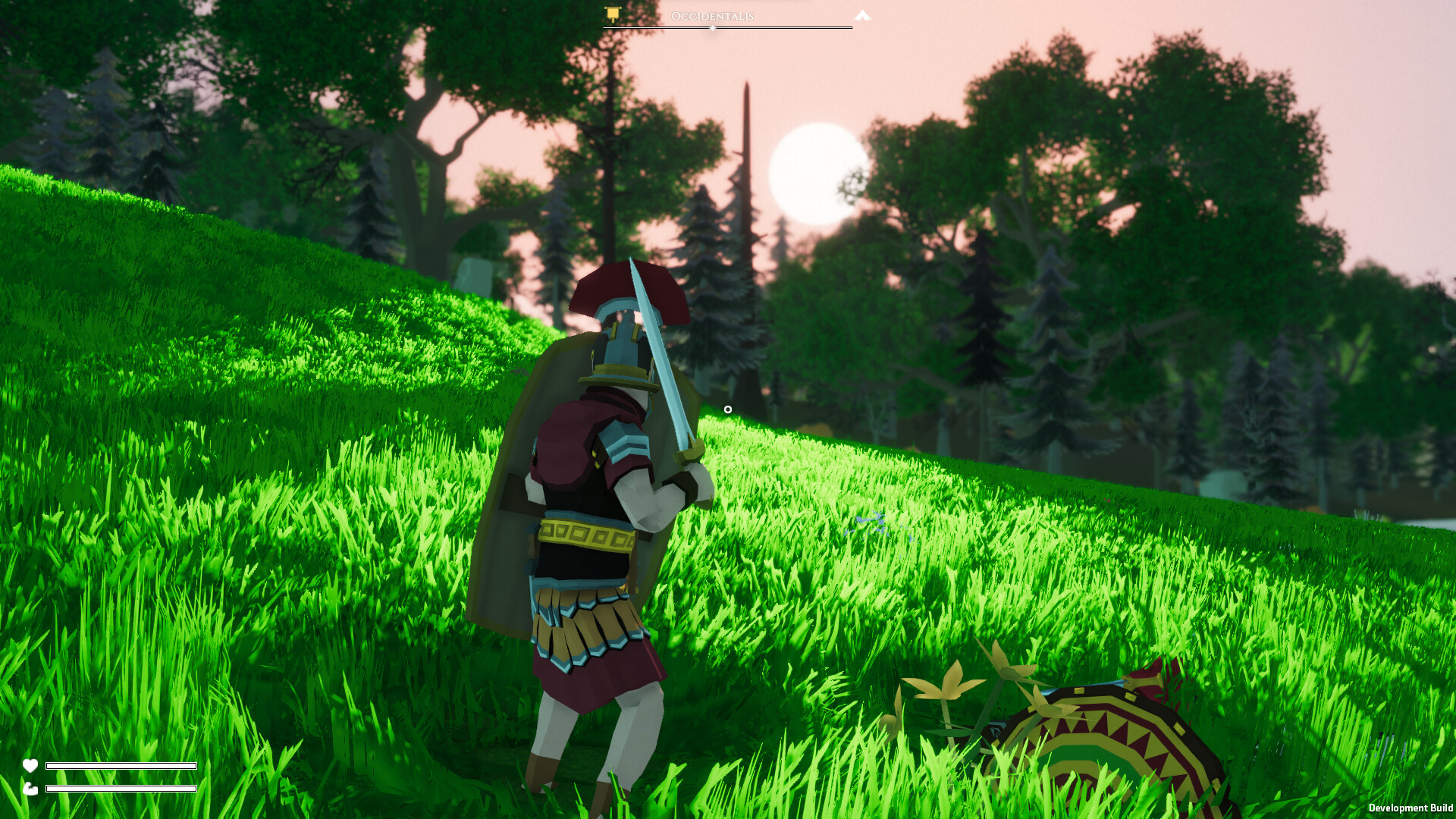Click the flexed-arm stamina icon
1456x819 pixels.
30,789
